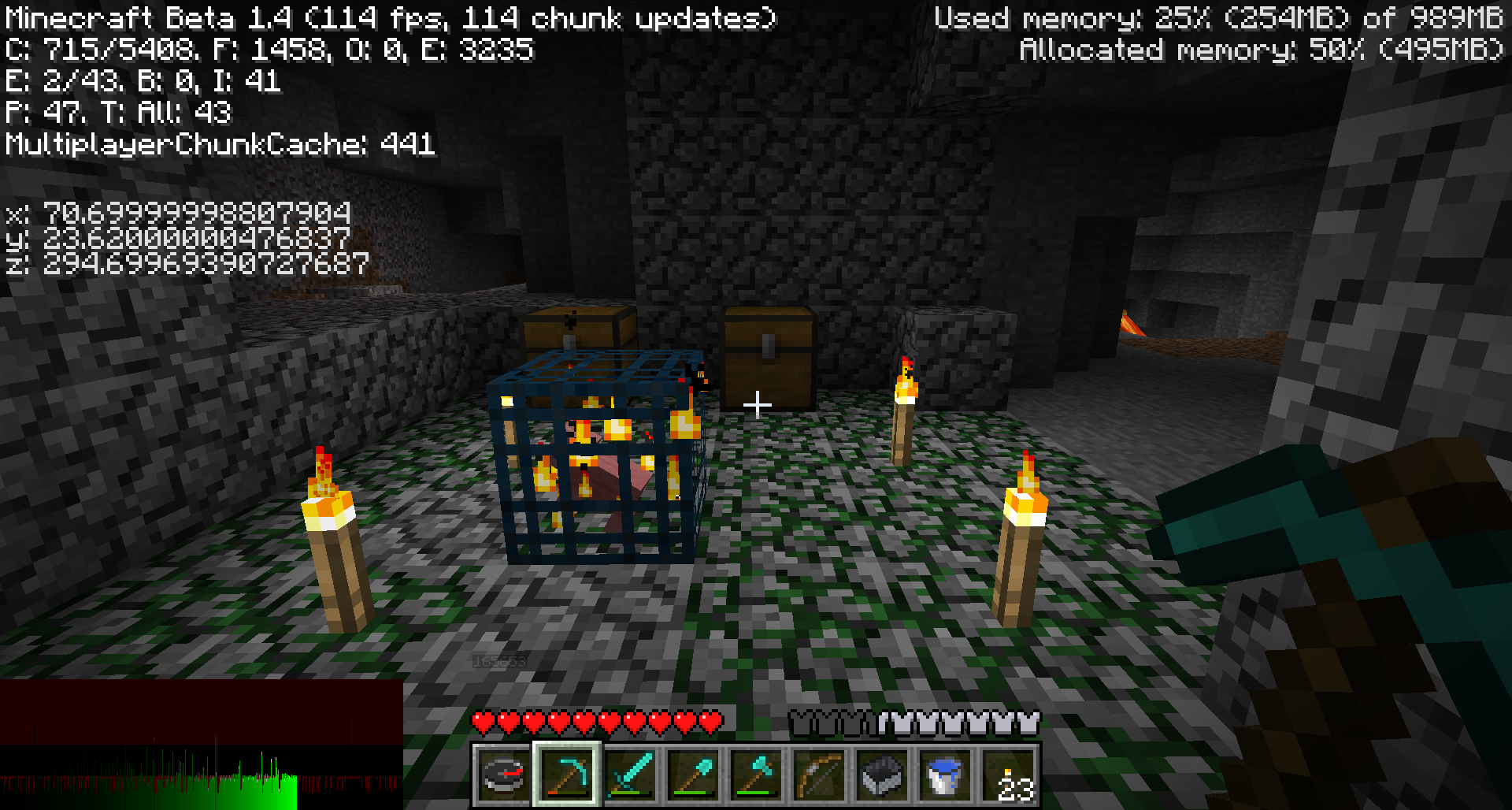Click the torch stack of 23
1512x810 pixels.
point(1009,775)
